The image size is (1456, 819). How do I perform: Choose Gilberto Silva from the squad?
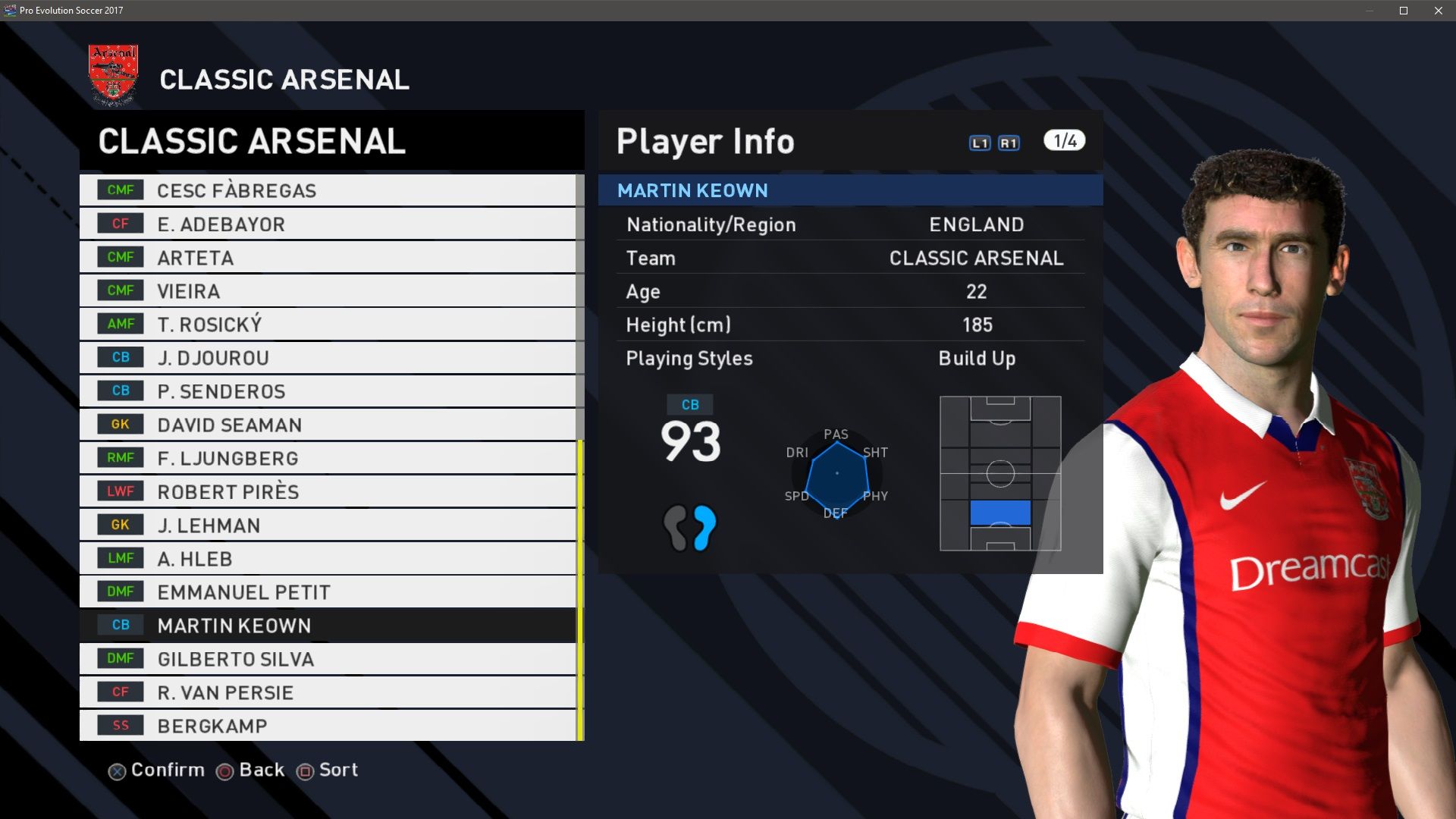pyautogui.click(x=328, y=659)
